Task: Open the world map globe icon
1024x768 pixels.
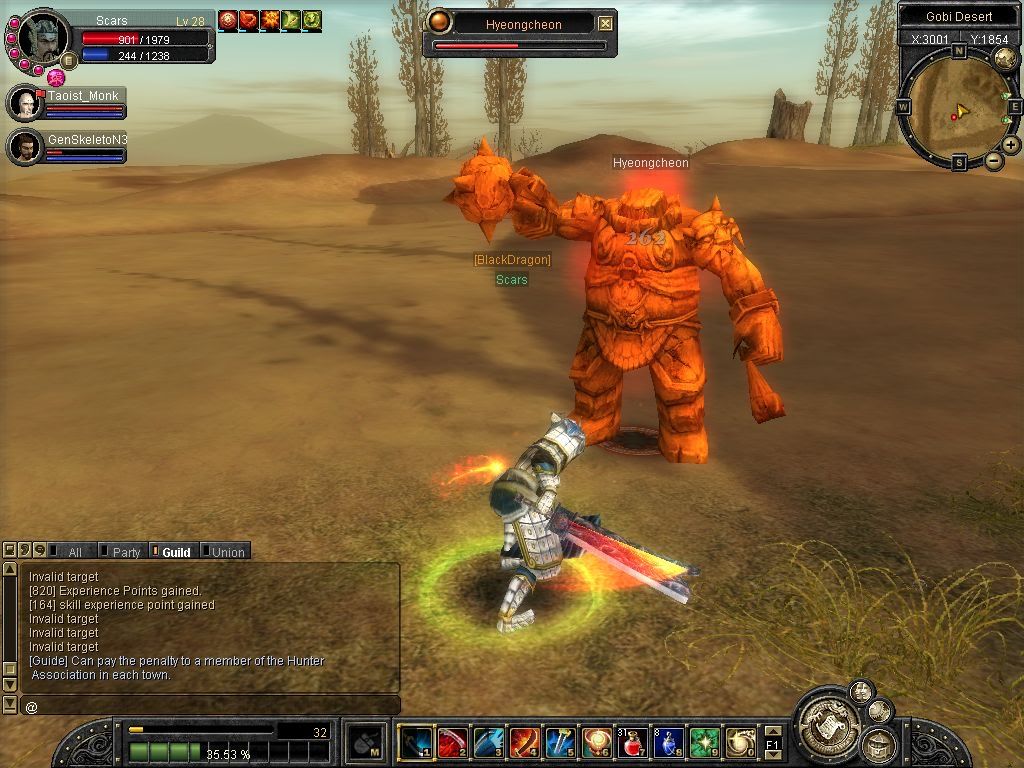Action: coord(1005,59)
